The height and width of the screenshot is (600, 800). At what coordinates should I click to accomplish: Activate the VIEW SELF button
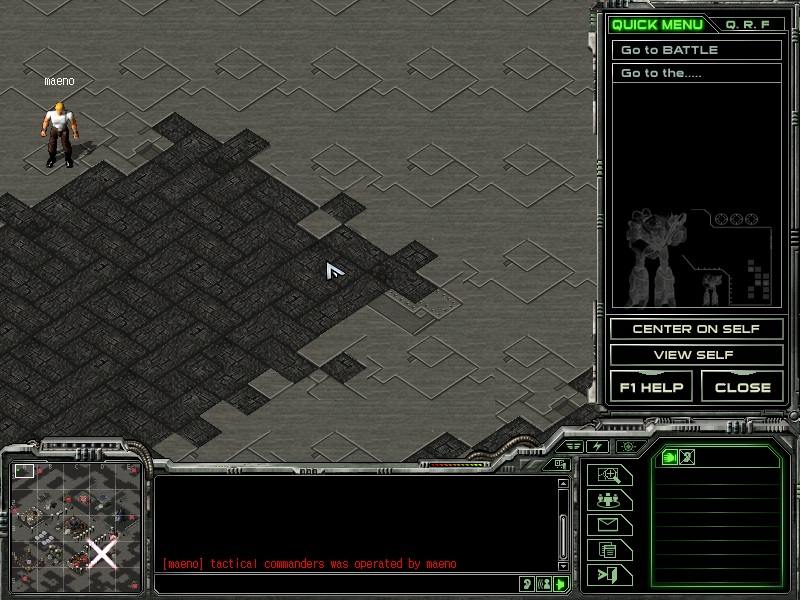click(x=696, y=355)
